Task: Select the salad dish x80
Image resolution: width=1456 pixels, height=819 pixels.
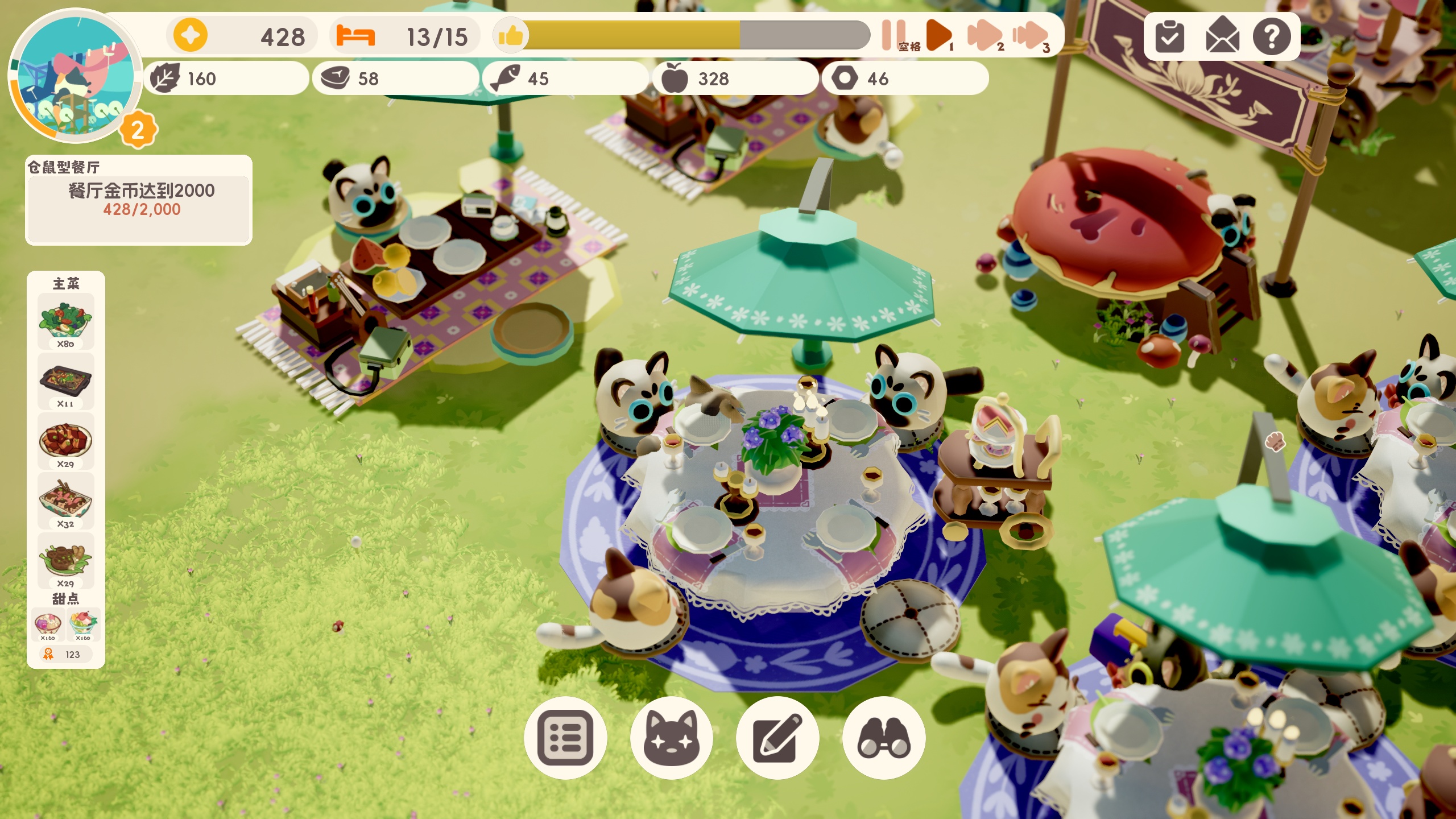Action: point(65,321)
